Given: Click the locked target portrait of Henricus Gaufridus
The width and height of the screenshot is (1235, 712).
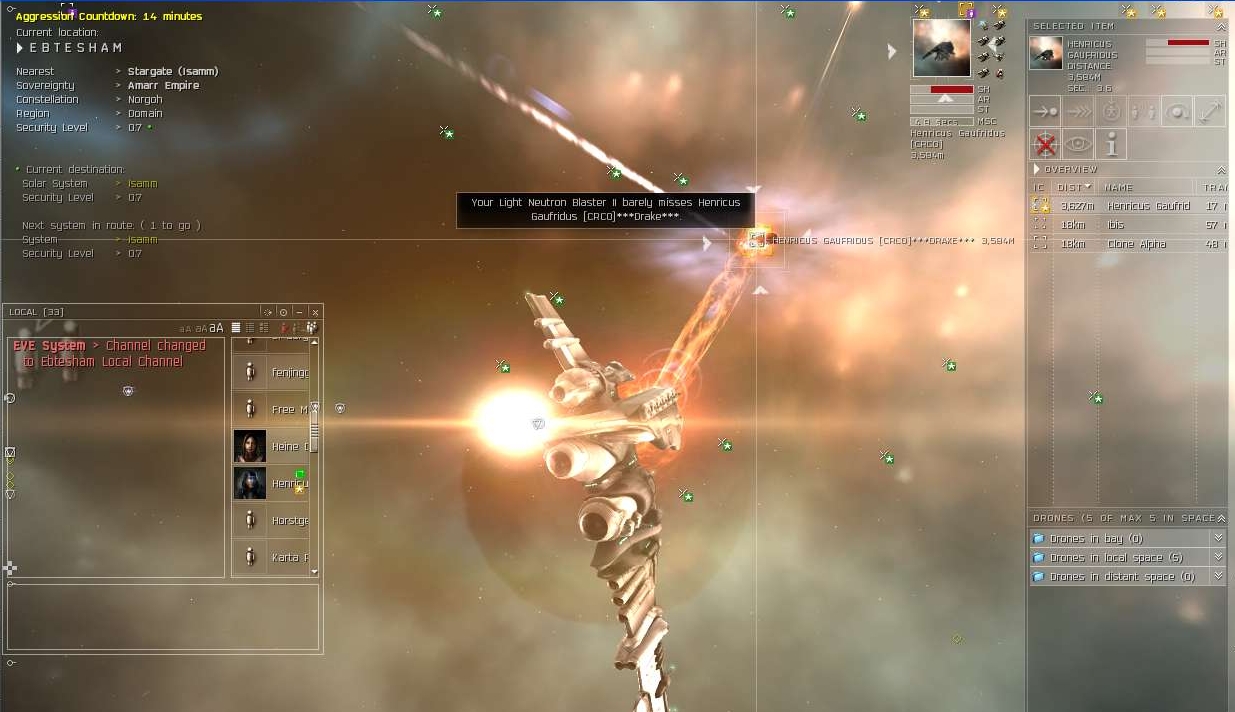Looking at the screenshot, I should 941,48.
